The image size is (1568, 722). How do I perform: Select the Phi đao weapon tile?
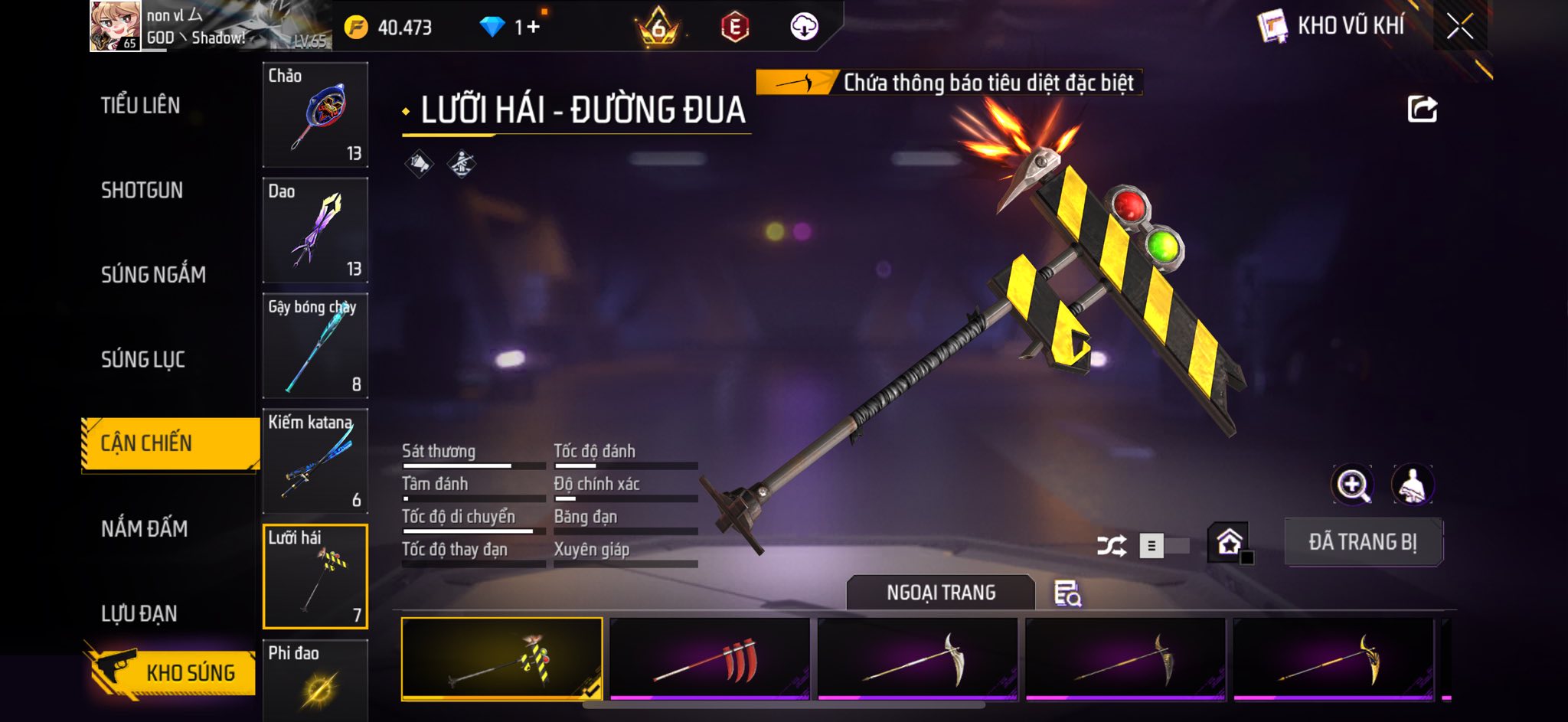315,680
